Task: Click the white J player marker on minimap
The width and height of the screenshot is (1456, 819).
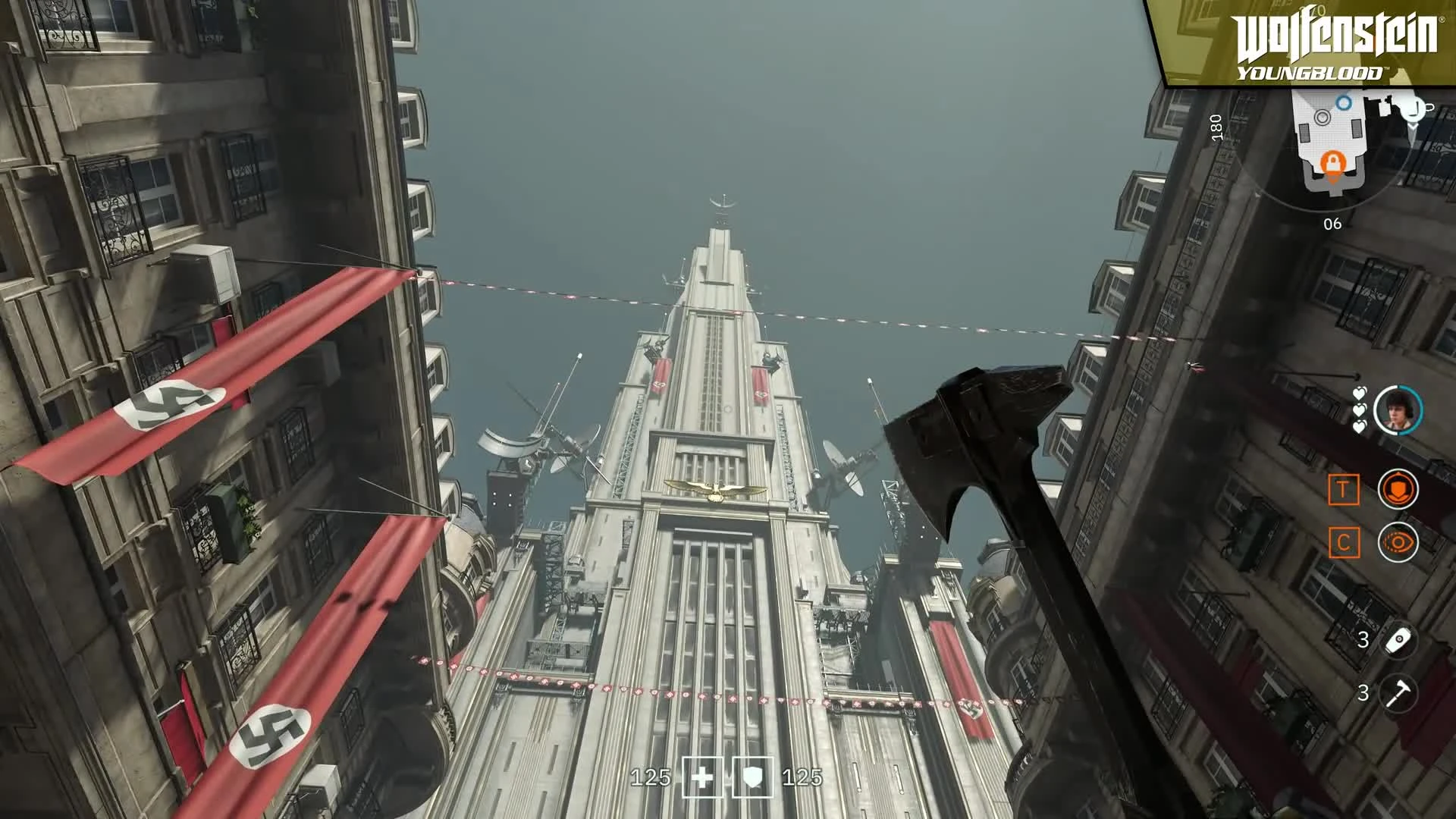Action: pyautogui.click(x=1413, y=111)
